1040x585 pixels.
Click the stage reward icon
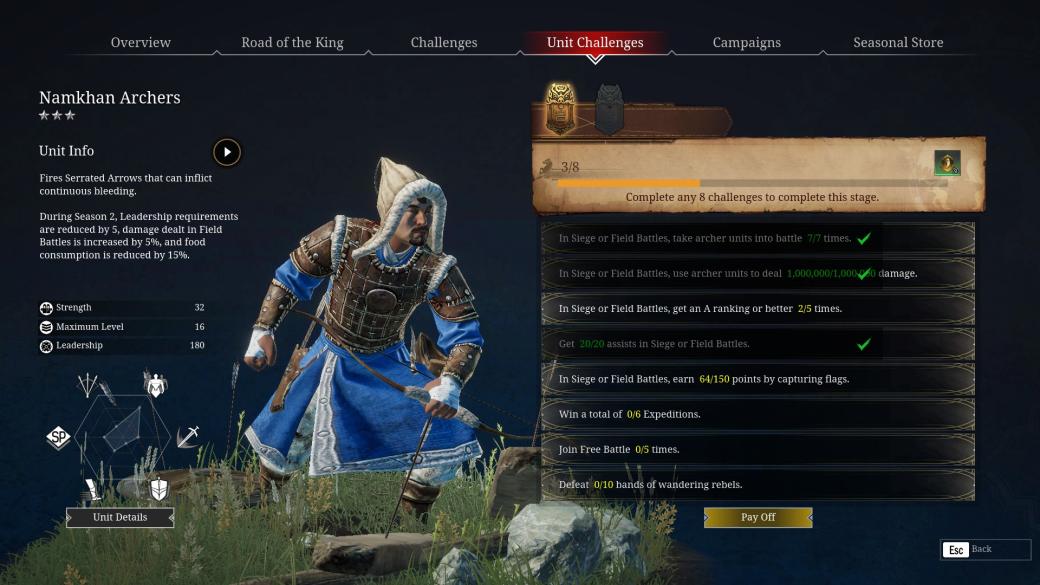[x=947, y=163]
